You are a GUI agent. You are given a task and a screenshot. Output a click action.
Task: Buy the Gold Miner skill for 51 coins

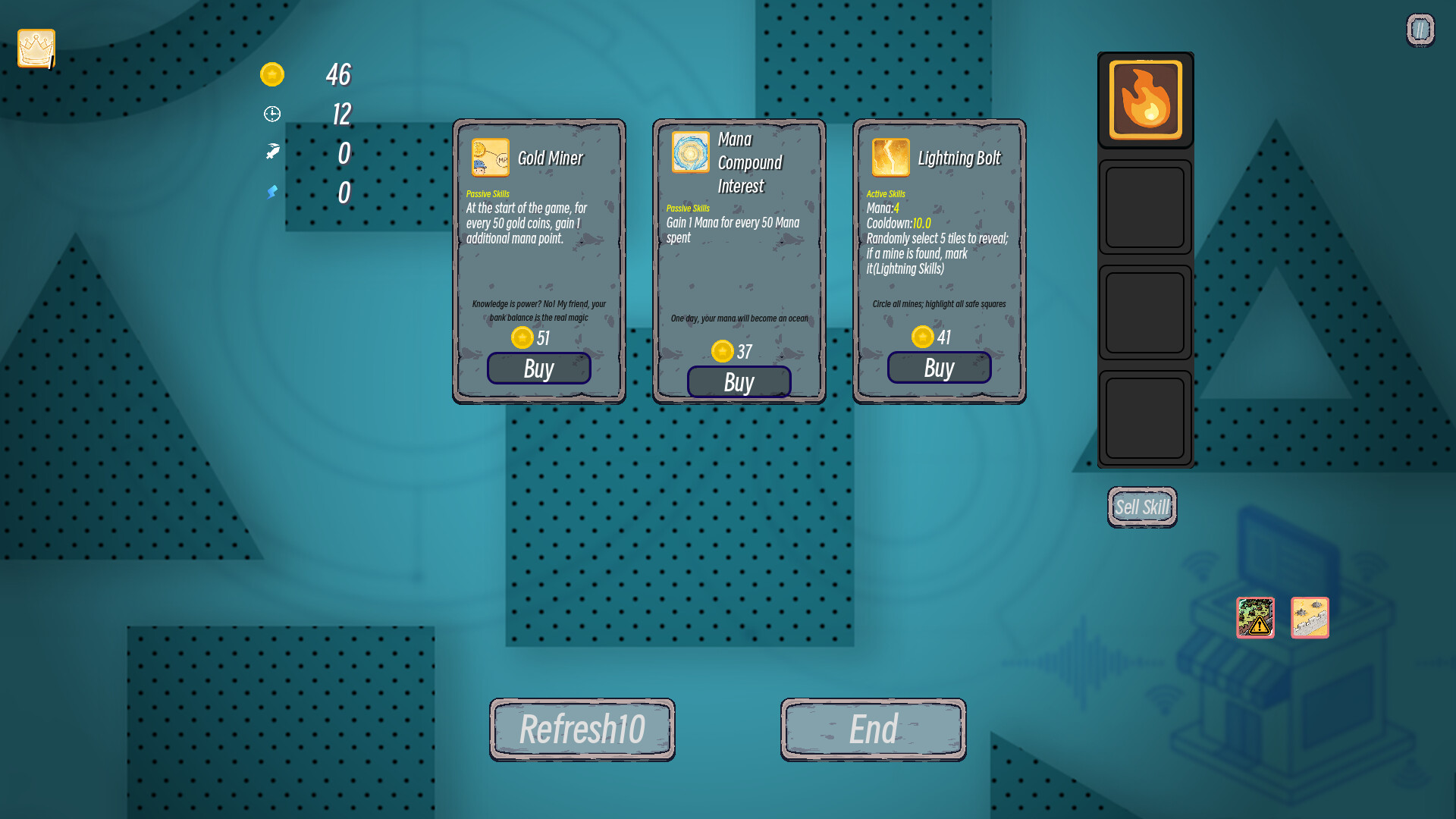(x=538, y=369)
